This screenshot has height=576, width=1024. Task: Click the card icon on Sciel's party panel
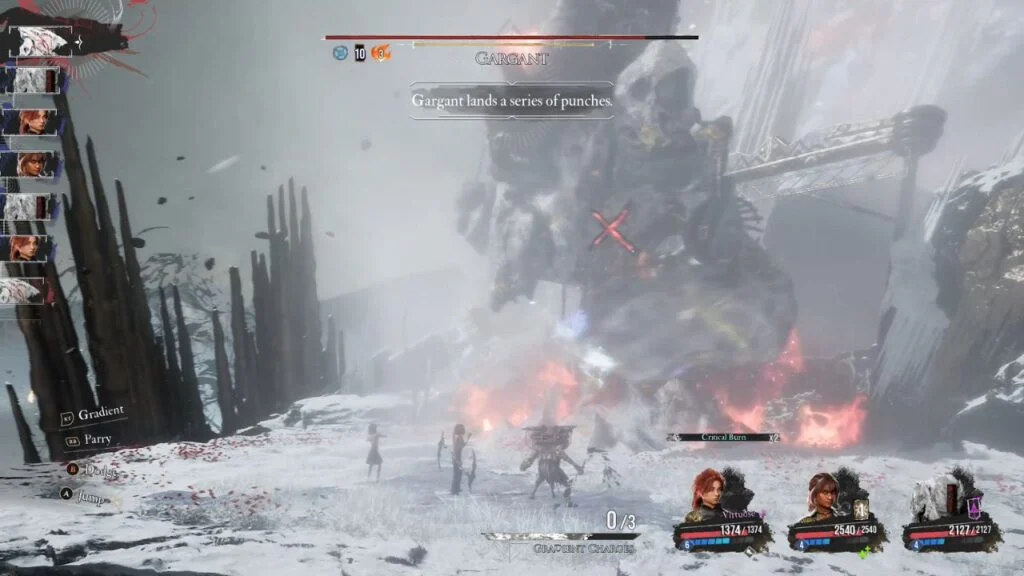(859, 509)
